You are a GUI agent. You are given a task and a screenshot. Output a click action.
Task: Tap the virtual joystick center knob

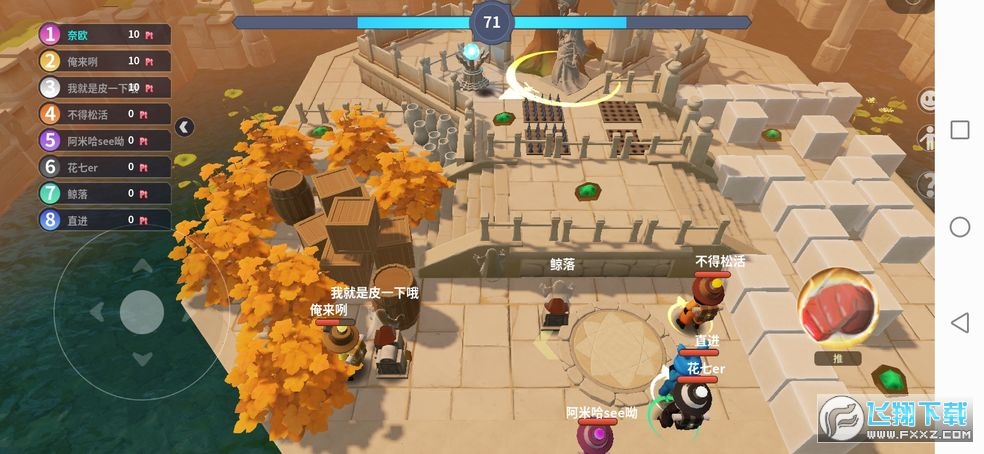[141, 313]
